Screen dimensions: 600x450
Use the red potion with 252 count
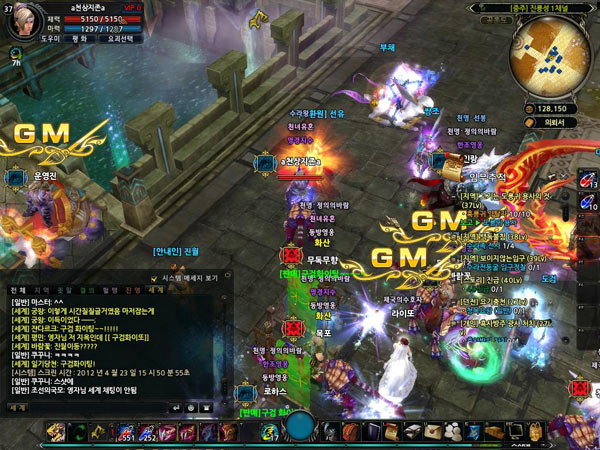[147, 432]
